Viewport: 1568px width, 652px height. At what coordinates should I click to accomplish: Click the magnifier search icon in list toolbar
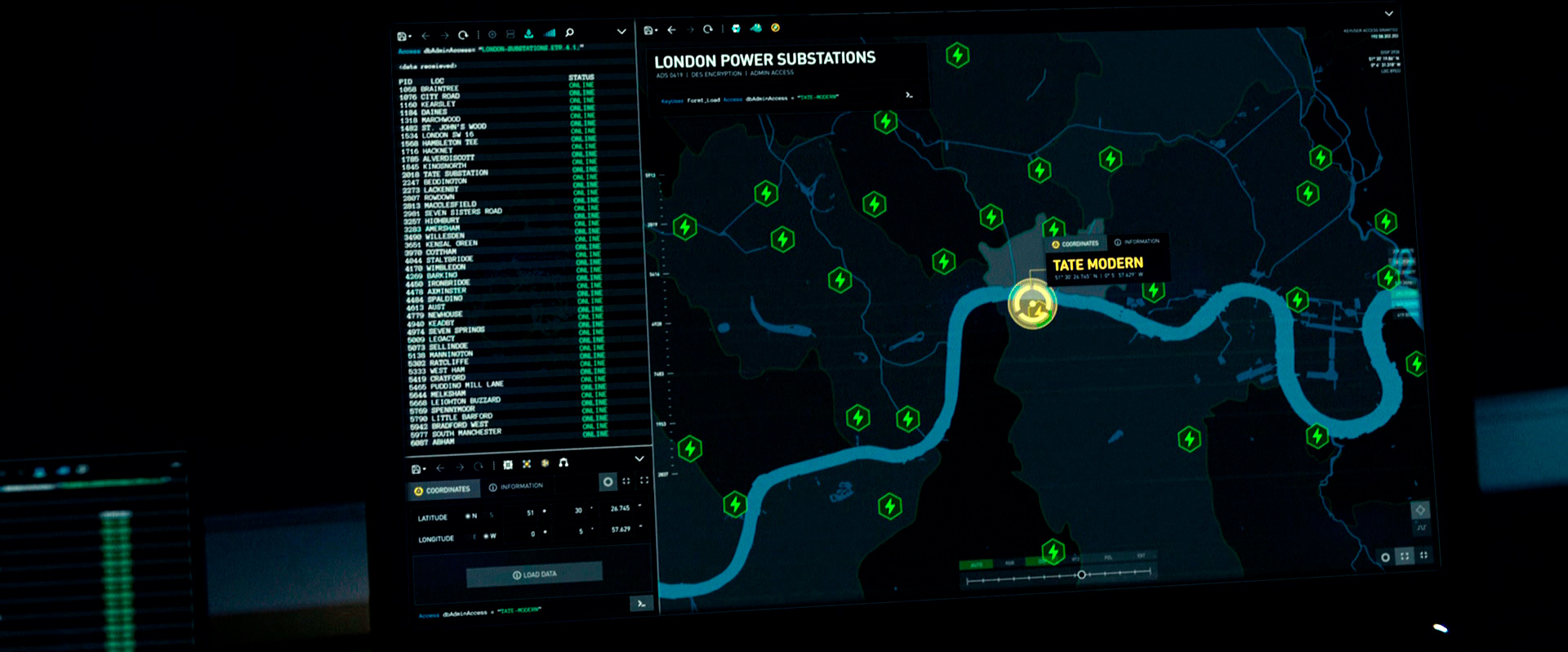pyautogui.click(x=570, y=33)
